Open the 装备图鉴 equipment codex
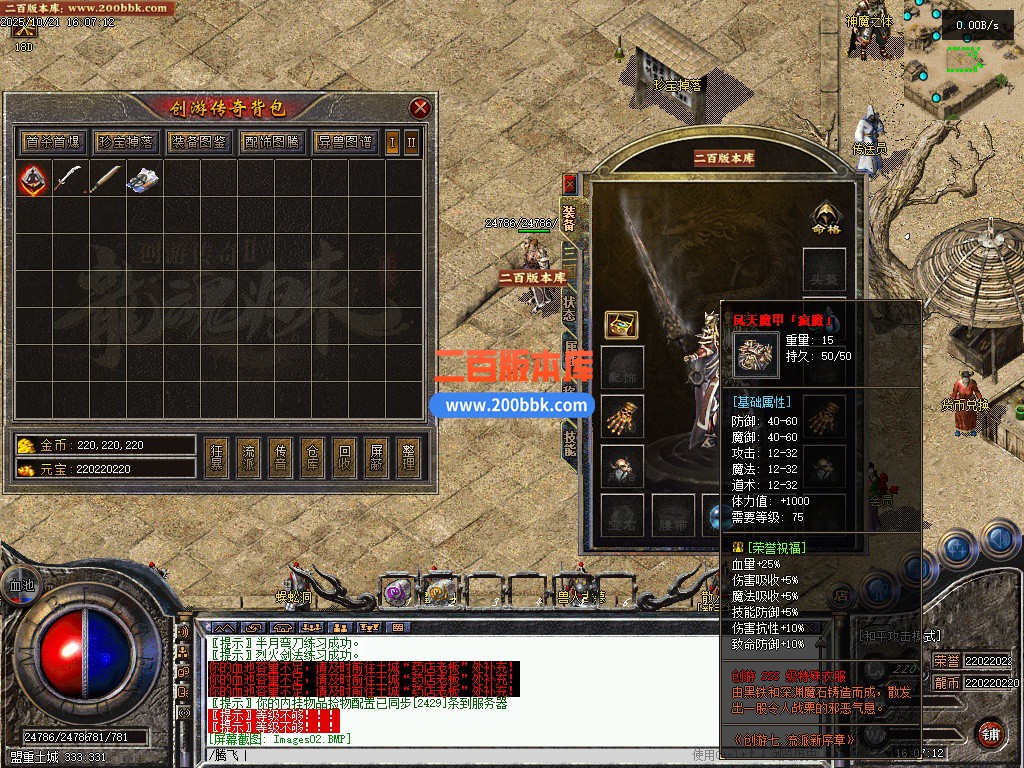Screen dimensions: 1024x768 pyautogui.click(x=198, y=142)
